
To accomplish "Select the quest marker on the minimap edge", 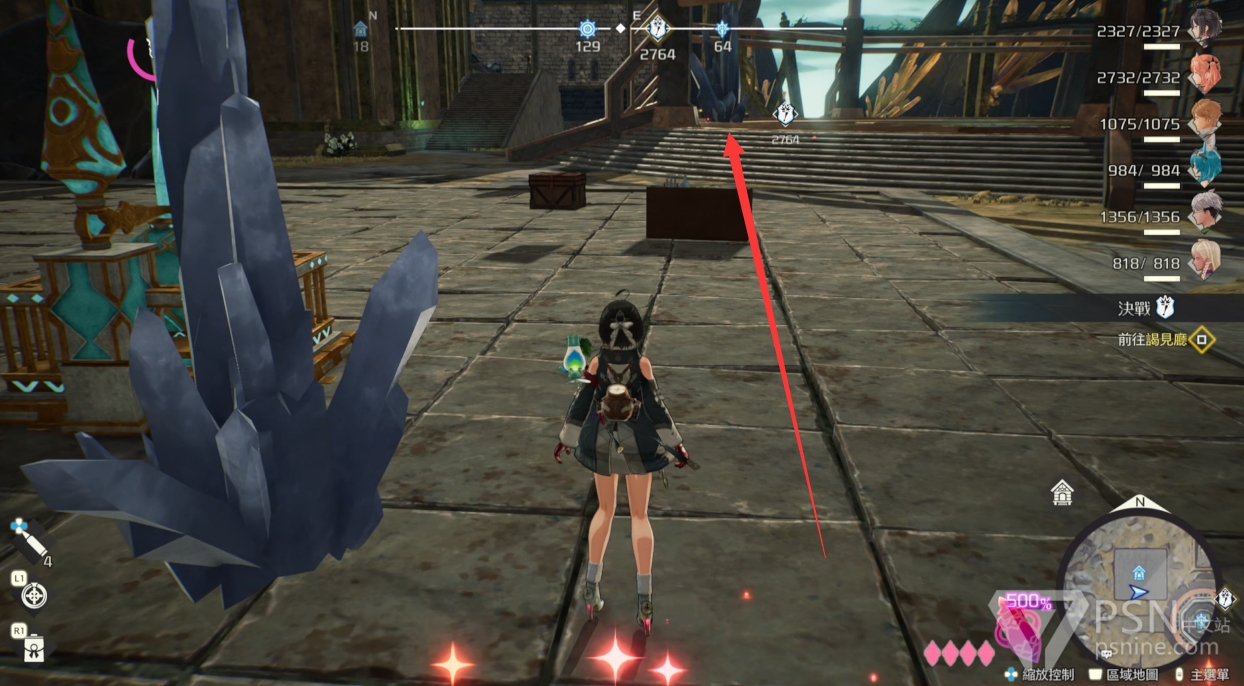I will click(1227, 599).
